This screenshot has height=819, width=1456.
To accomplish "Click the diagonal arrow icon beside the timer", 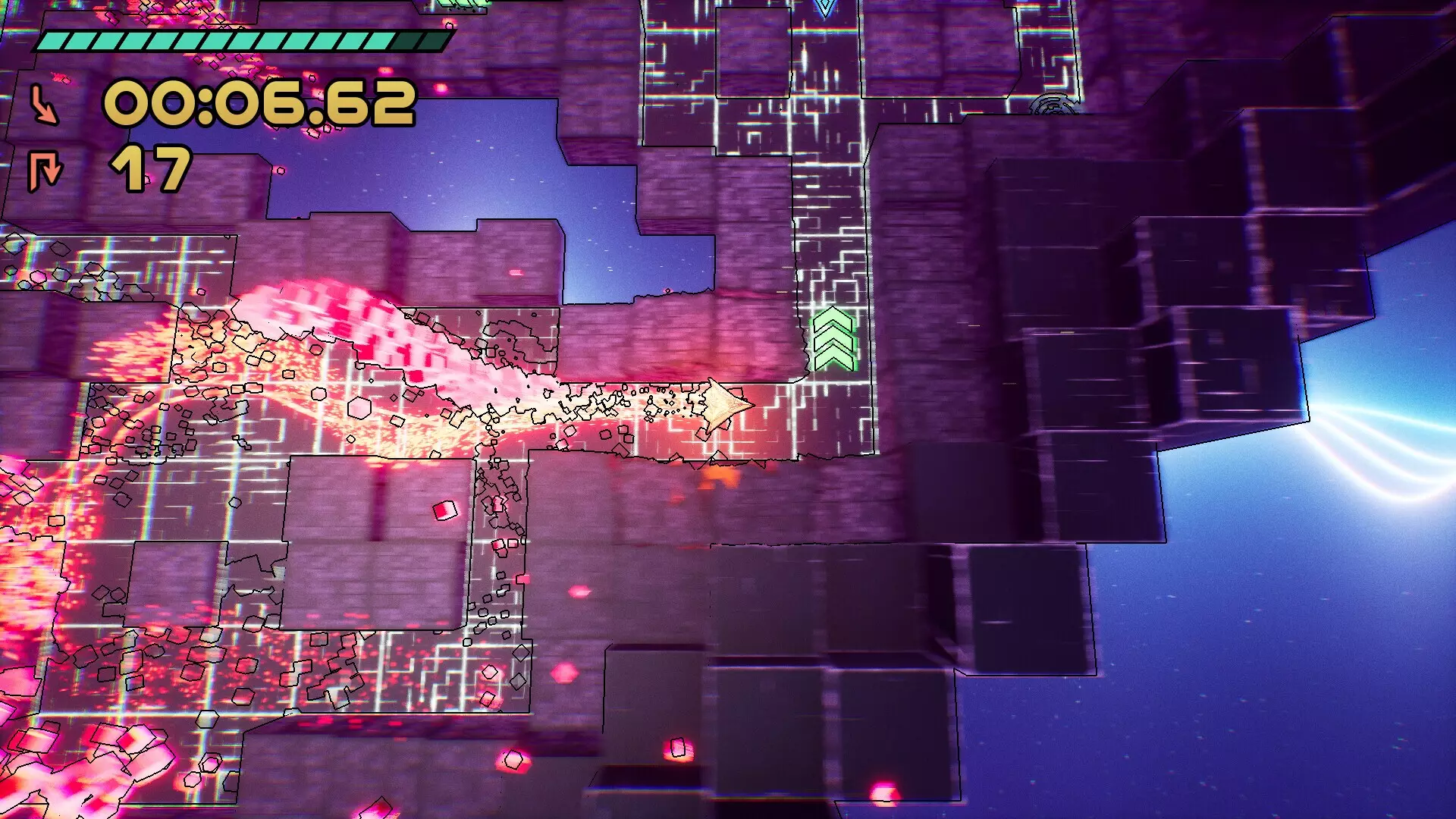I will tap(44, 105).
